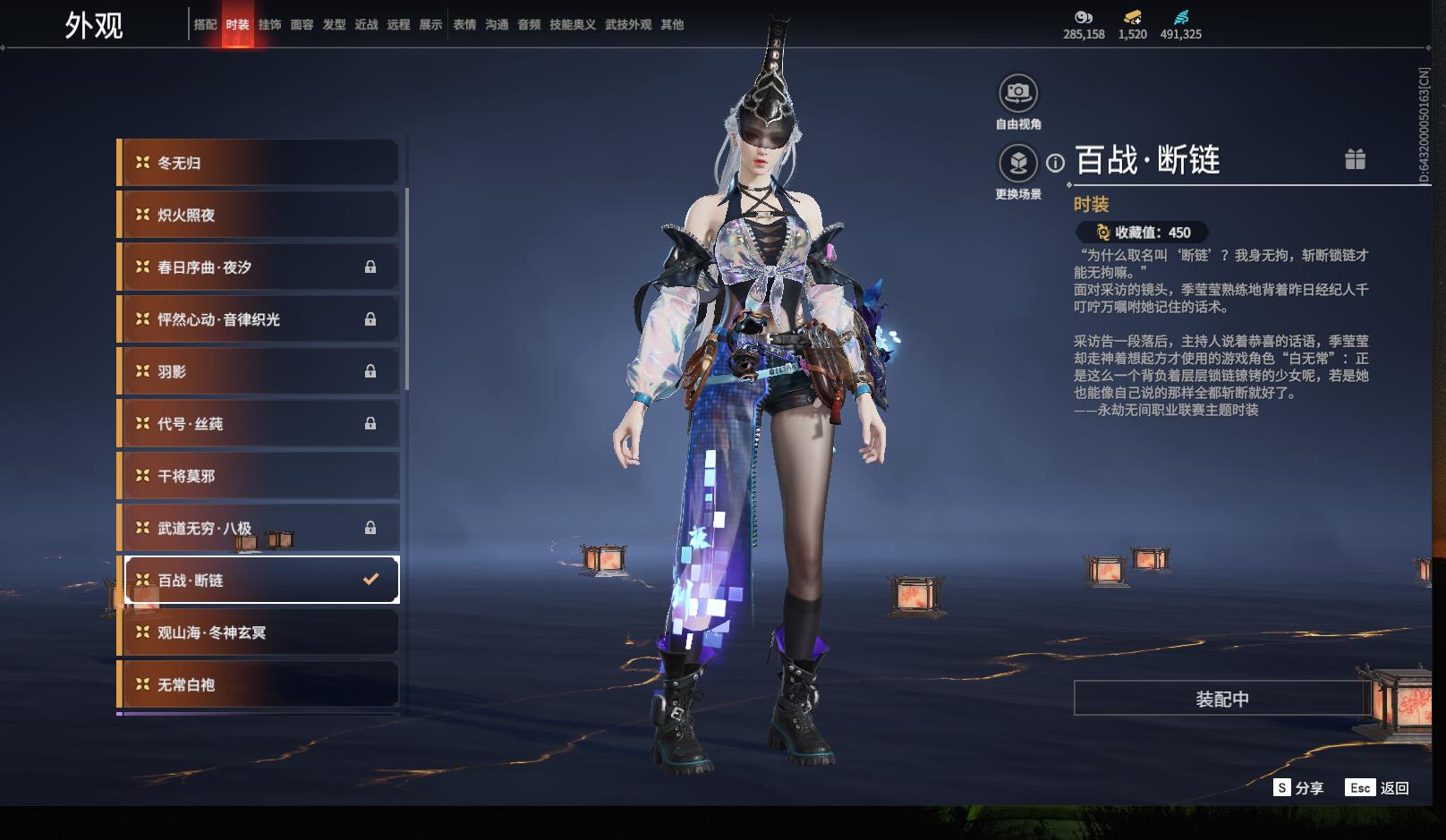Select the locked 春日序曲·夜汐 outfit
Screen dimensions: 1446x840
click(259, 267)
